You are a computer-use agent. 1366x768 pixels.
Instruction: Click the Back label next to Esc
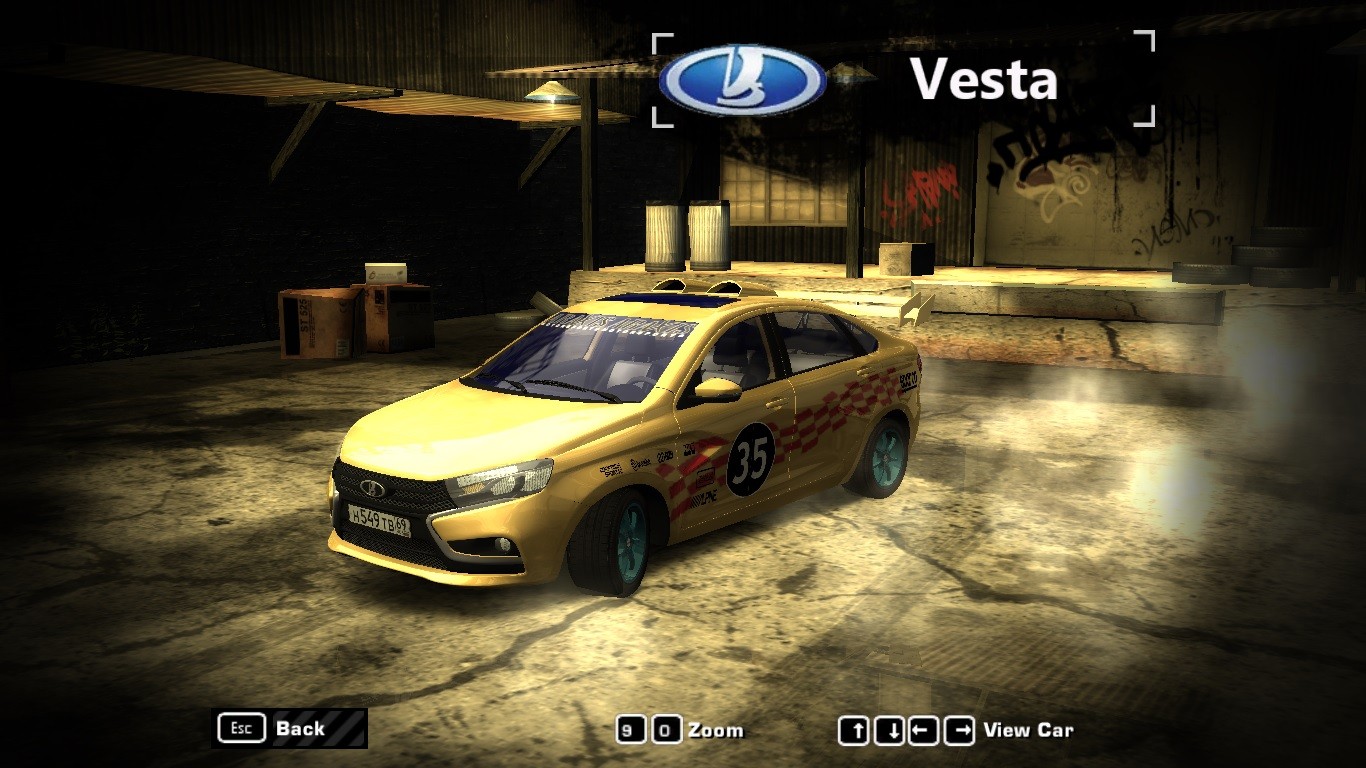click(x=299, y=729)
